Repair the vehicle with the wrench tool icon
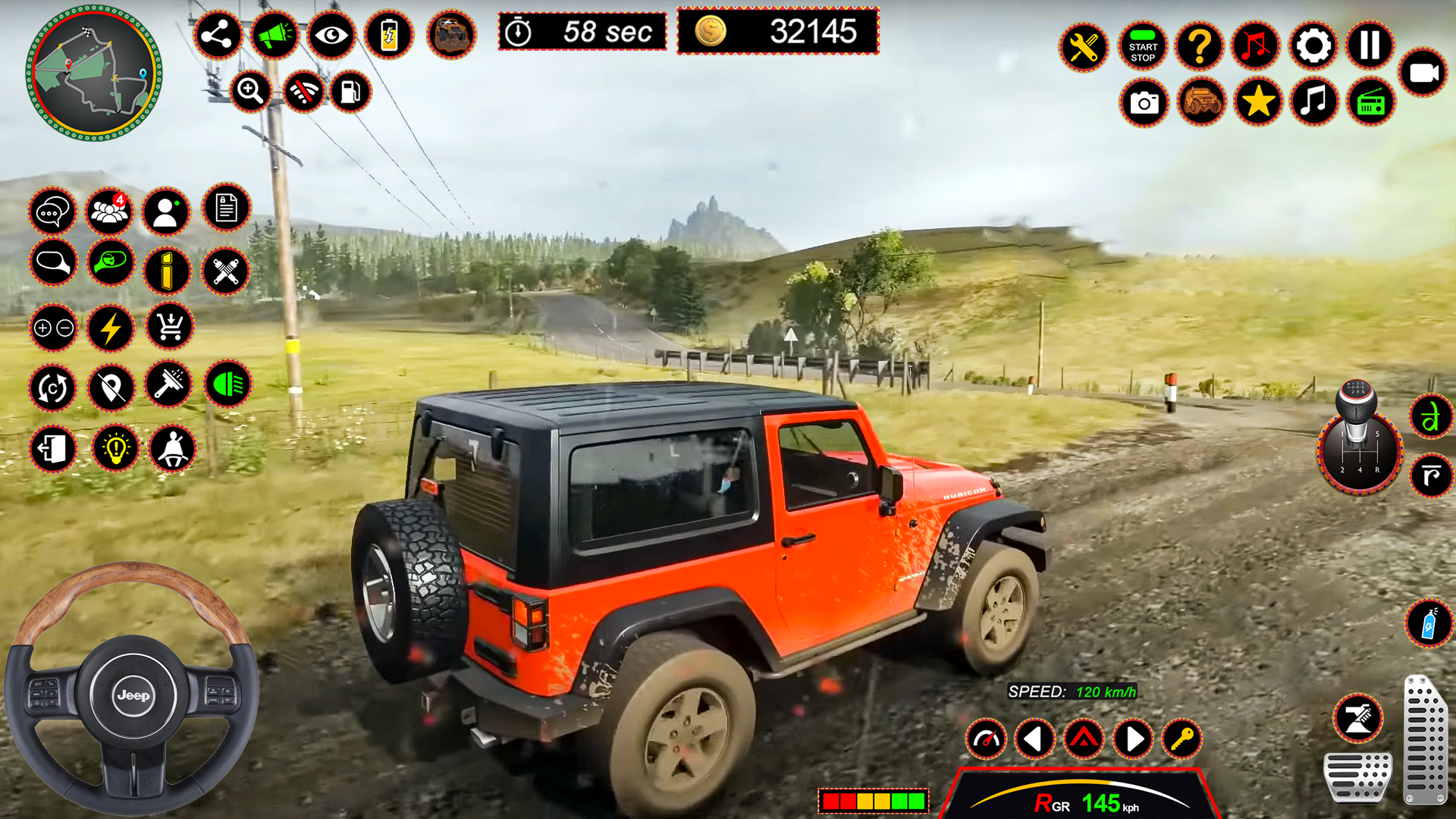The width and height of the screenshot is (1456, 819). point(1084,47)
